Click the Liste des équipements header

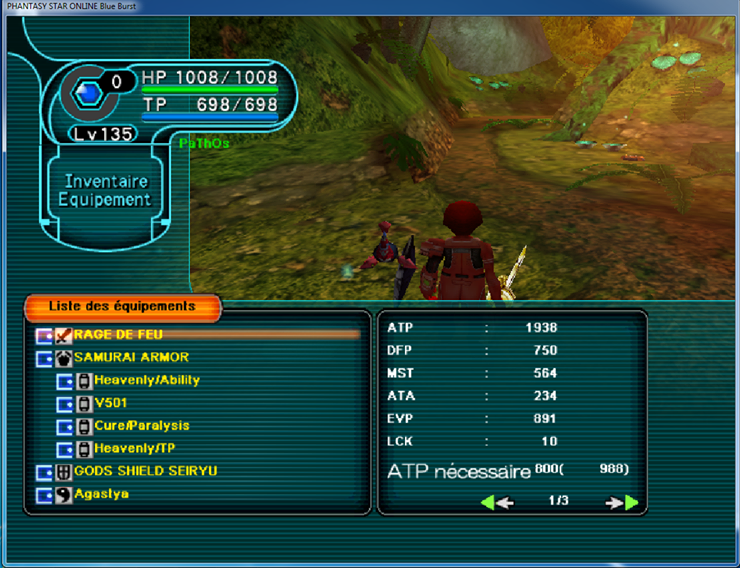coord(122,306)
